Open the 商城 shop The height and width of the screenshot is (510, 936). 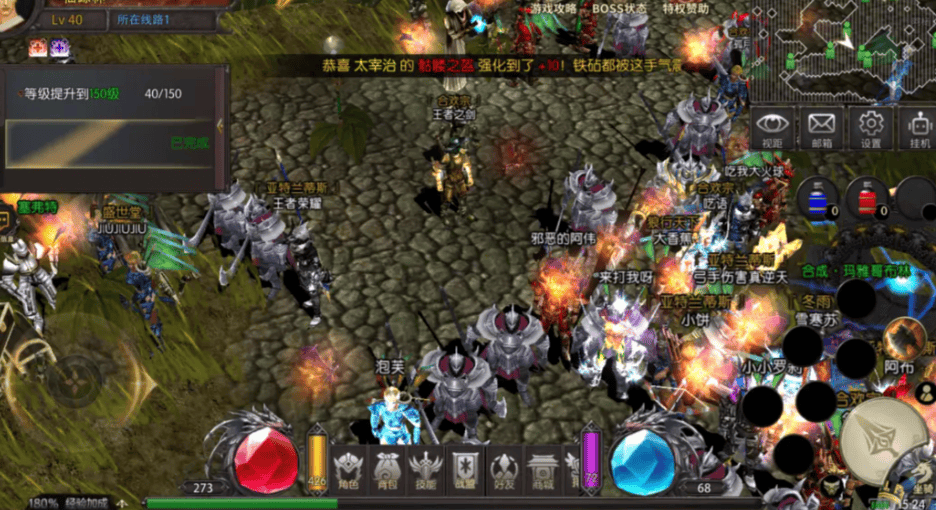(x=541, y=469)
